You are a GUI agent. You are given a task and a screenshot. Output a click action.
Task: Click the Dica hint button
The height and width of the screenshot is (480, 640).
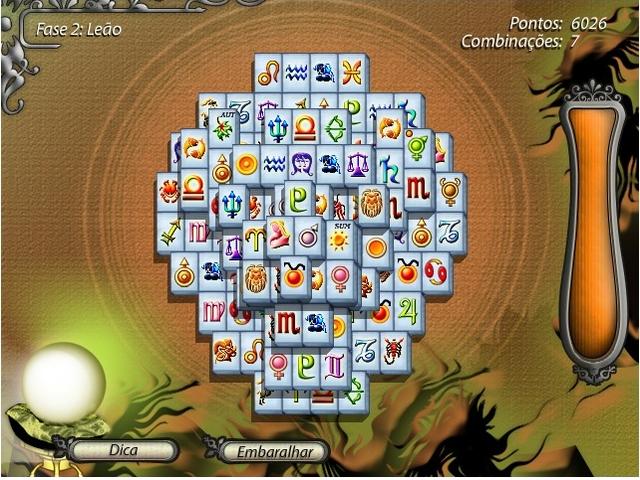click(124, 450)
